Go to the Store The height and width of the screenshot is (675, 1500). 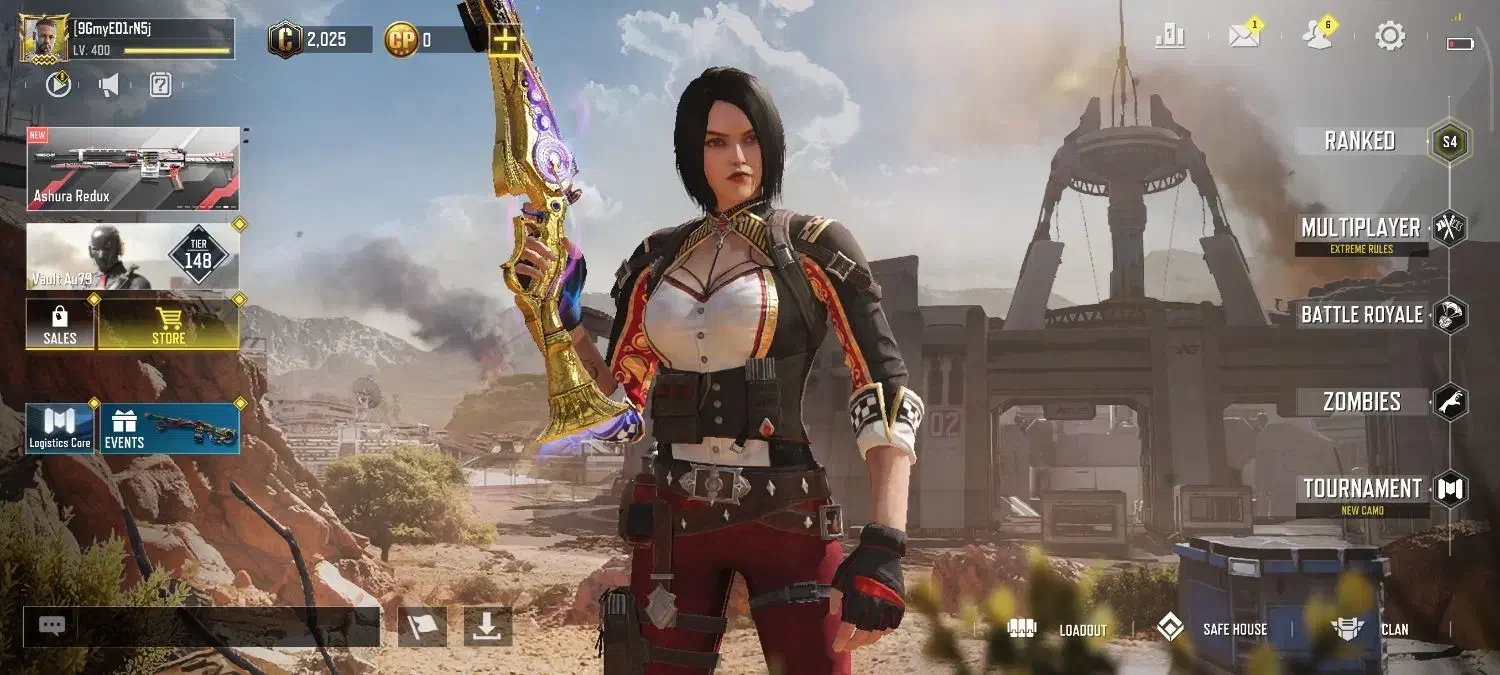(x=168, y=325)
